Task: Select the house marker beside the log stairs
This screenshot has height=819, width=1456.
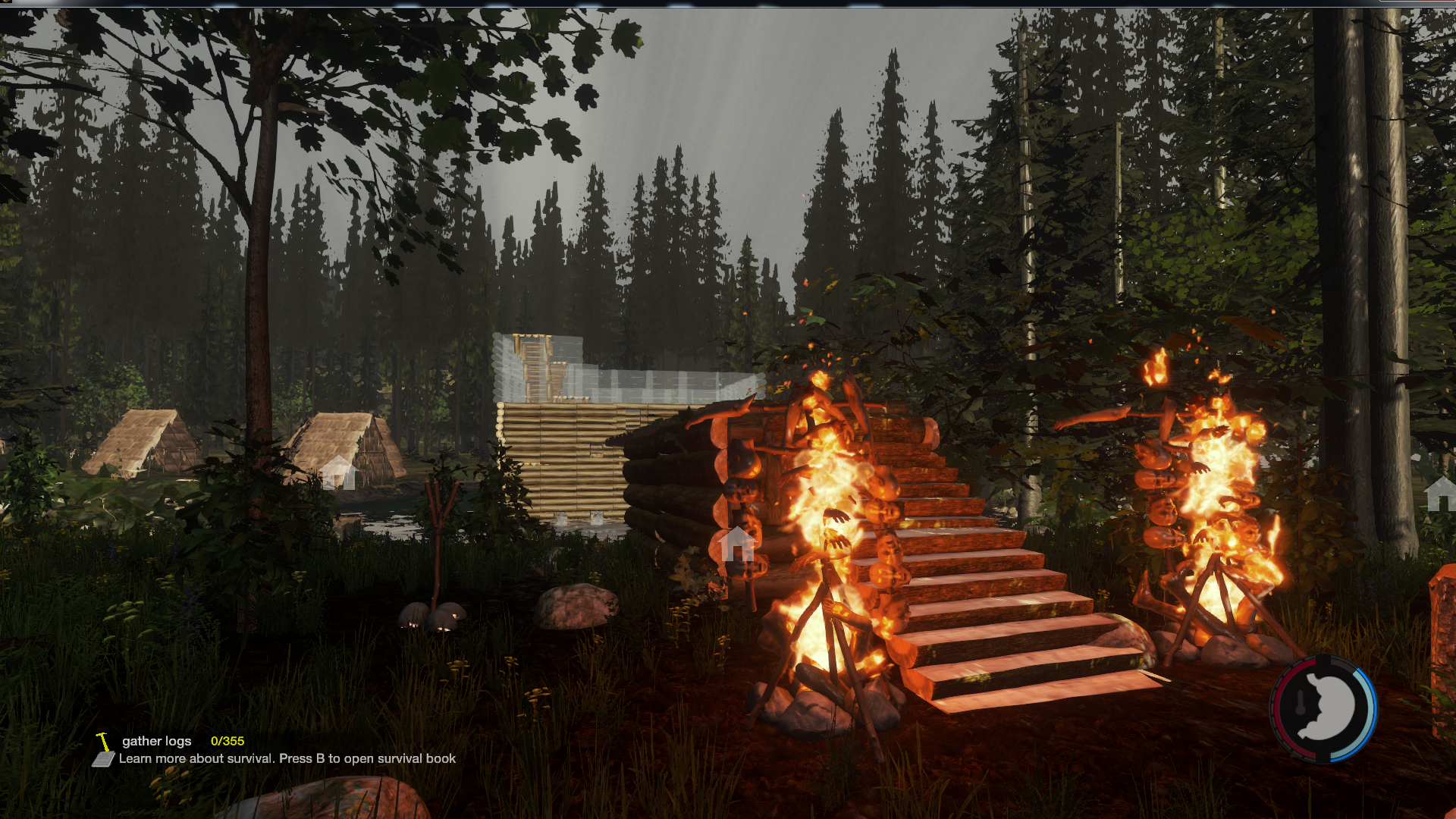Action: click(x=737, y=543)
